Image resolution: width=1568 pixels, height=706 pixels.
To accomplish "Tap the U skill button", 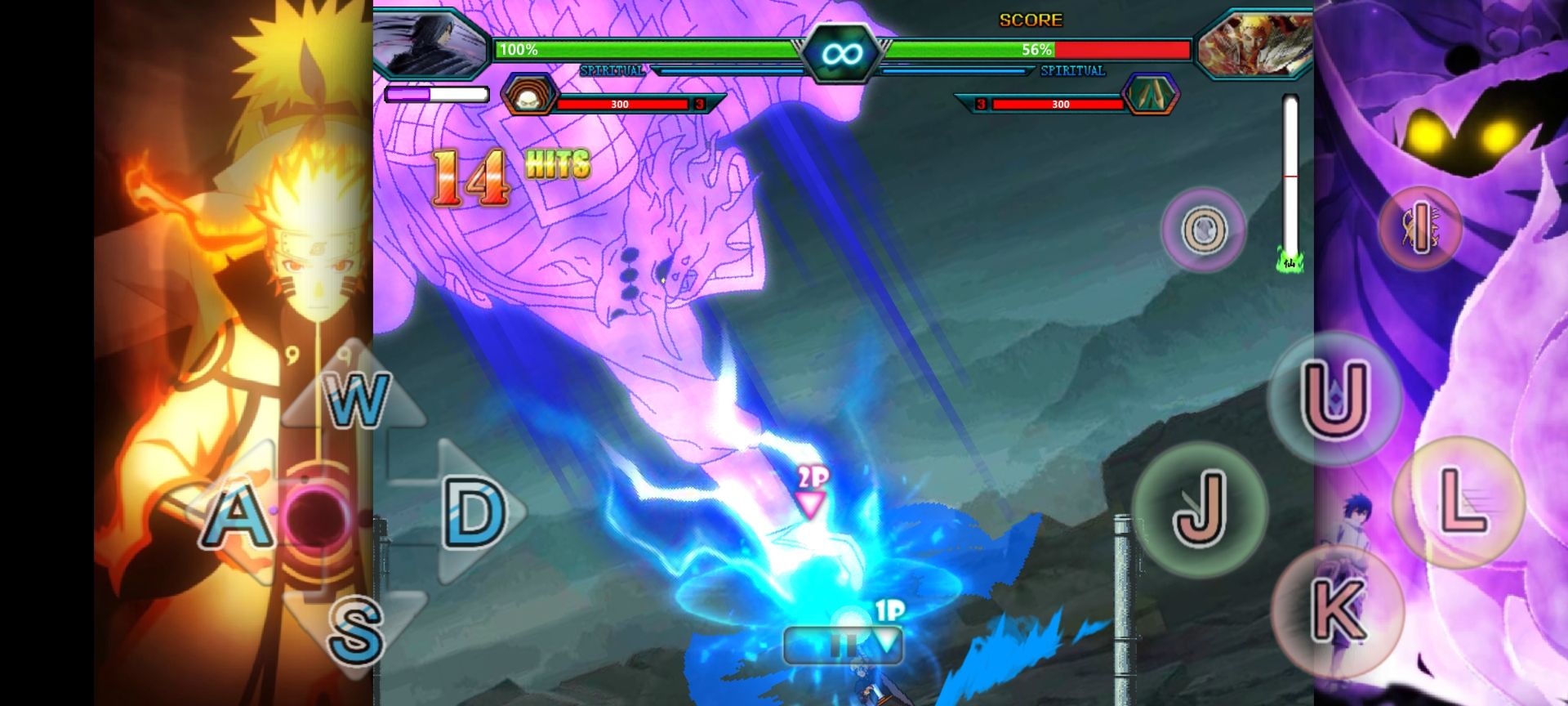I will [1334, 400].
